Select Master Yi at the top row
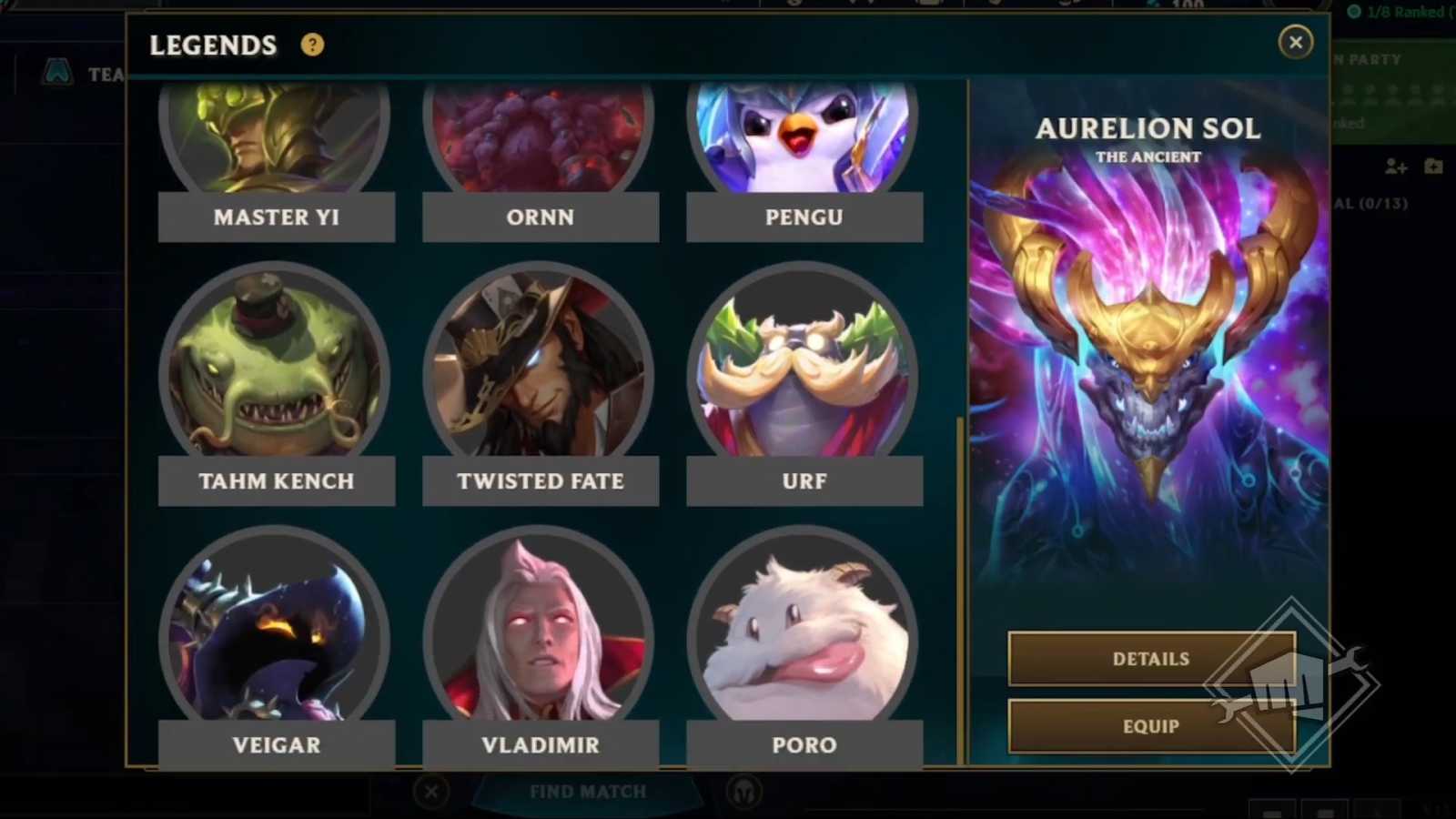The height and width of the screenshot is (819, 1456). [x=277, y=136]
